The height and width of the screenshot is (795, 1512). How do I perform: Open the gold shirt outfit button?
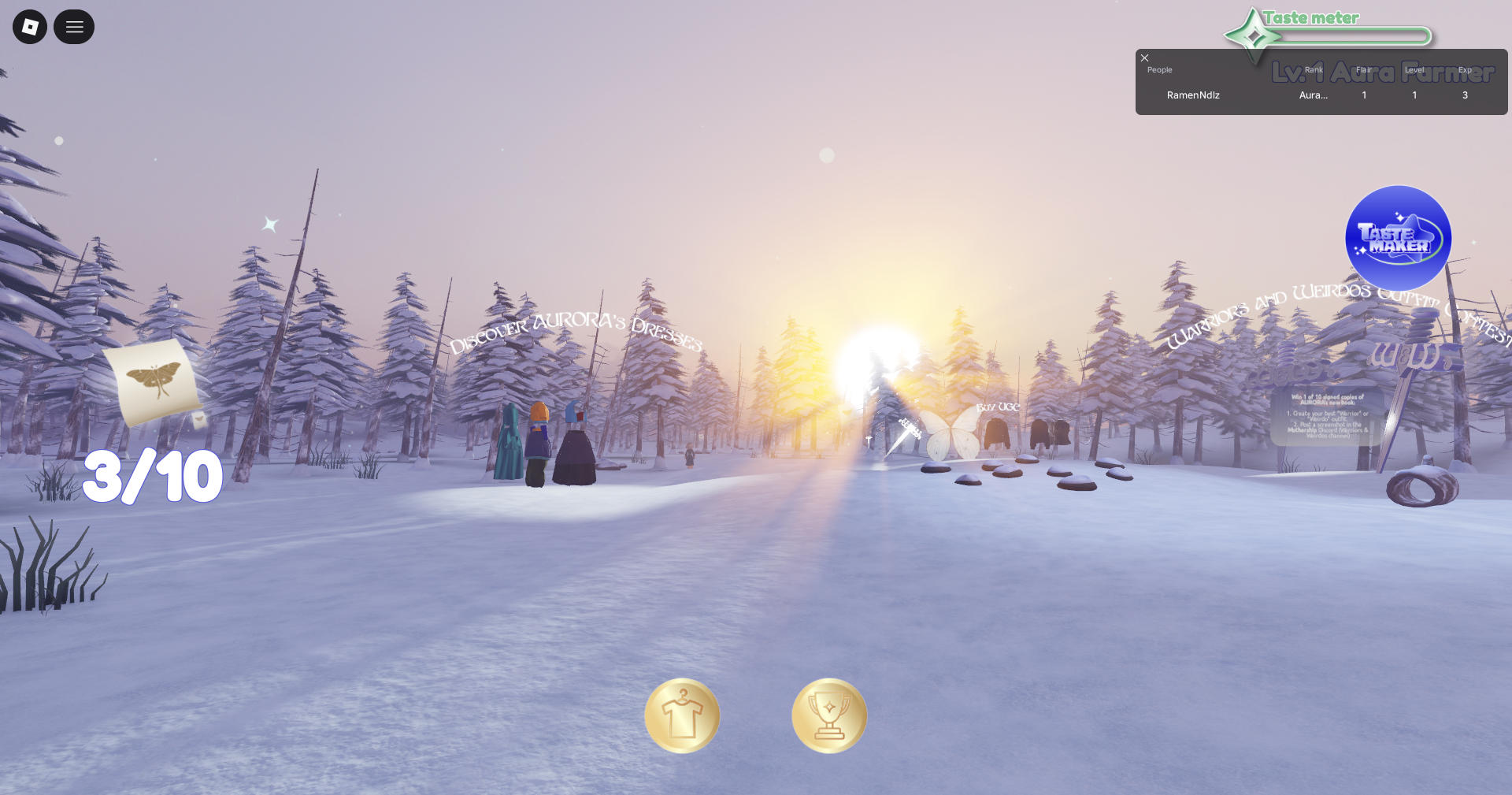coord(682,715)
